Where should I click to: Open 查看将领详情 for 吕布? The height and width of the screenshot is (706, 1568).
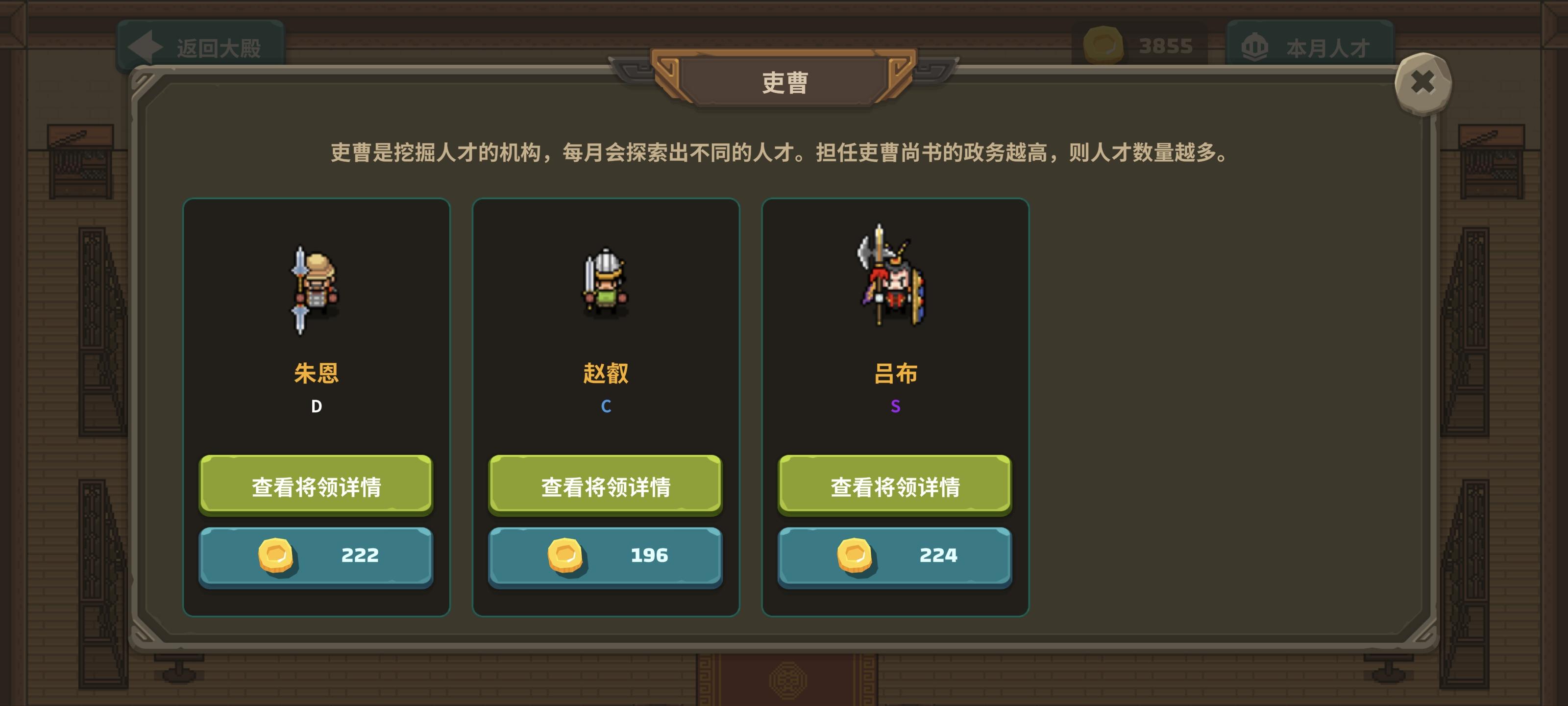pyautogui.click(x=894, y=484)
